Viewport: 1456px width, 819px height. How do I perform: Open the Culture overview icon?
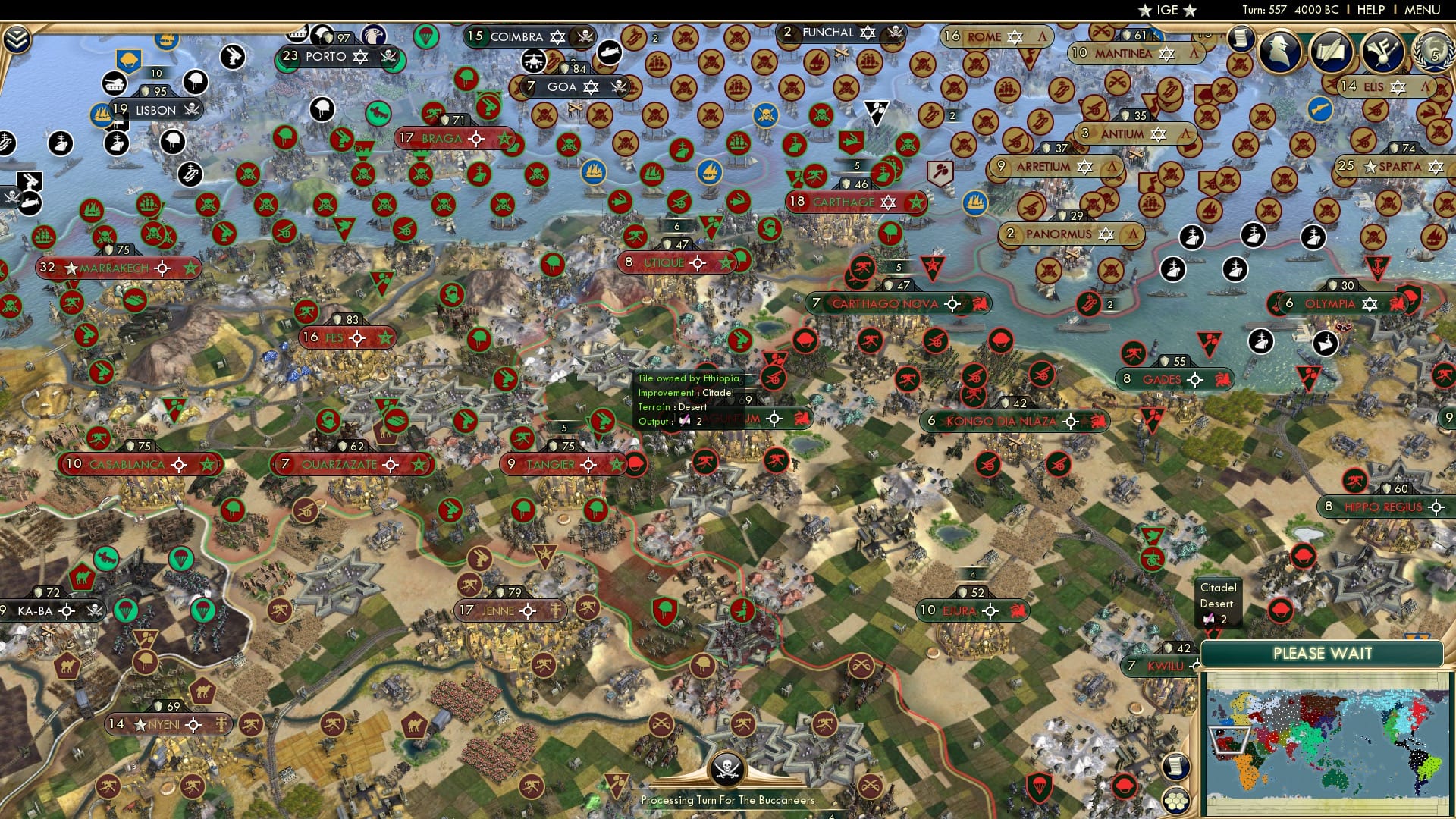click(x=1382, y=52)
